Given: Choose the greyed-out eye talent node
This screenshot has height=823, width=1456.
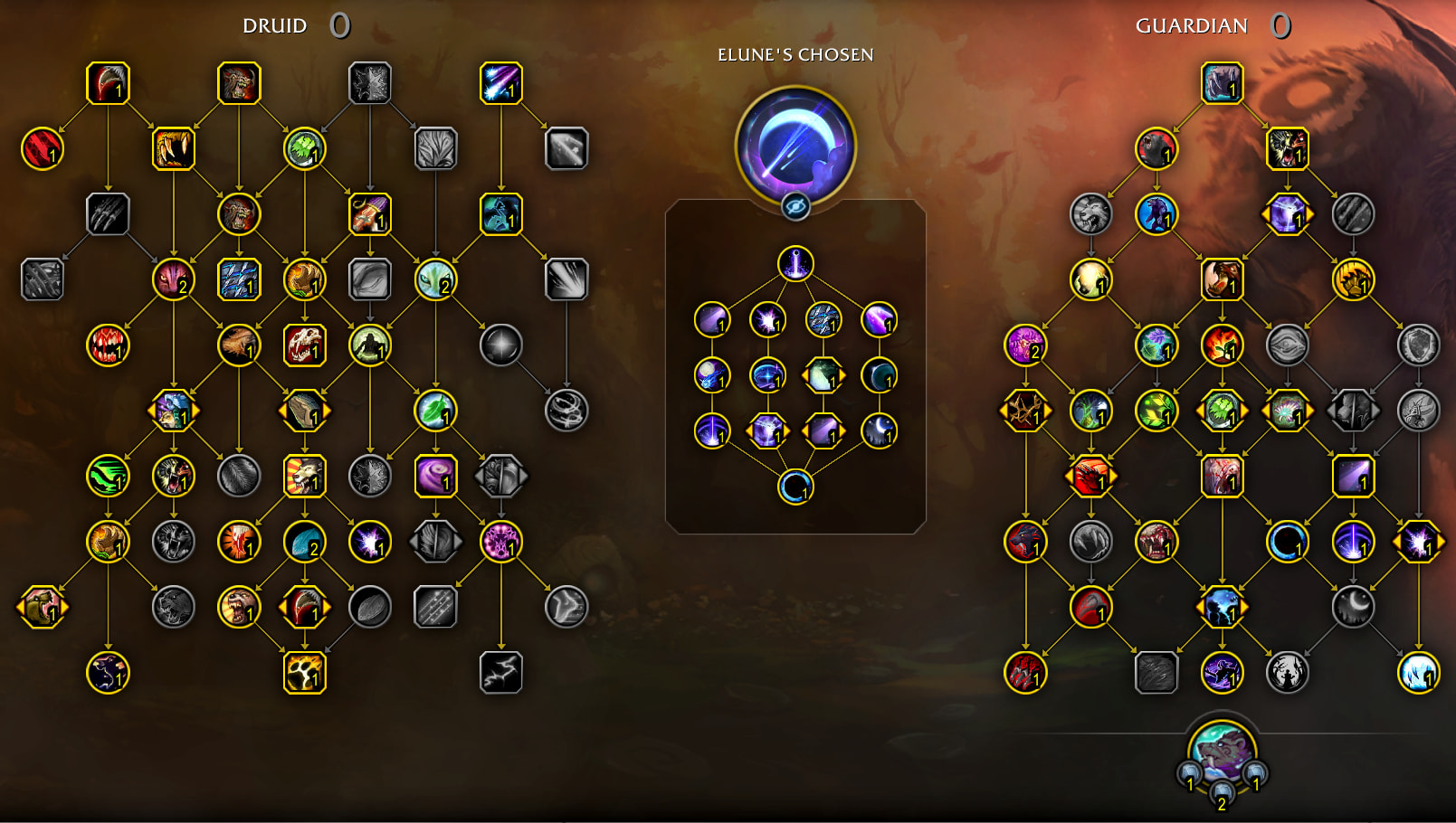Looking at the screenshot, I should [1287, 345].
